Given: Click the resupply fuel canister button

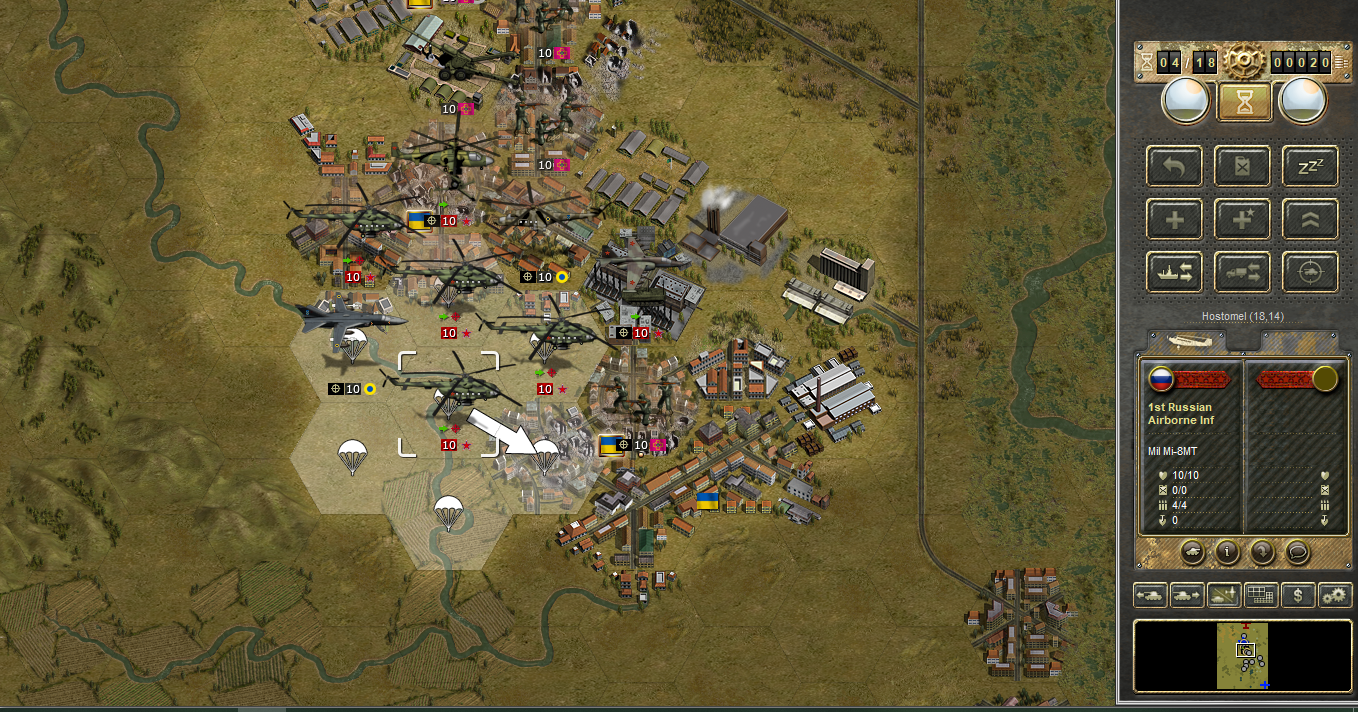Looking at the screenshot, I should pyautogui.click(x=1243, y=166).
